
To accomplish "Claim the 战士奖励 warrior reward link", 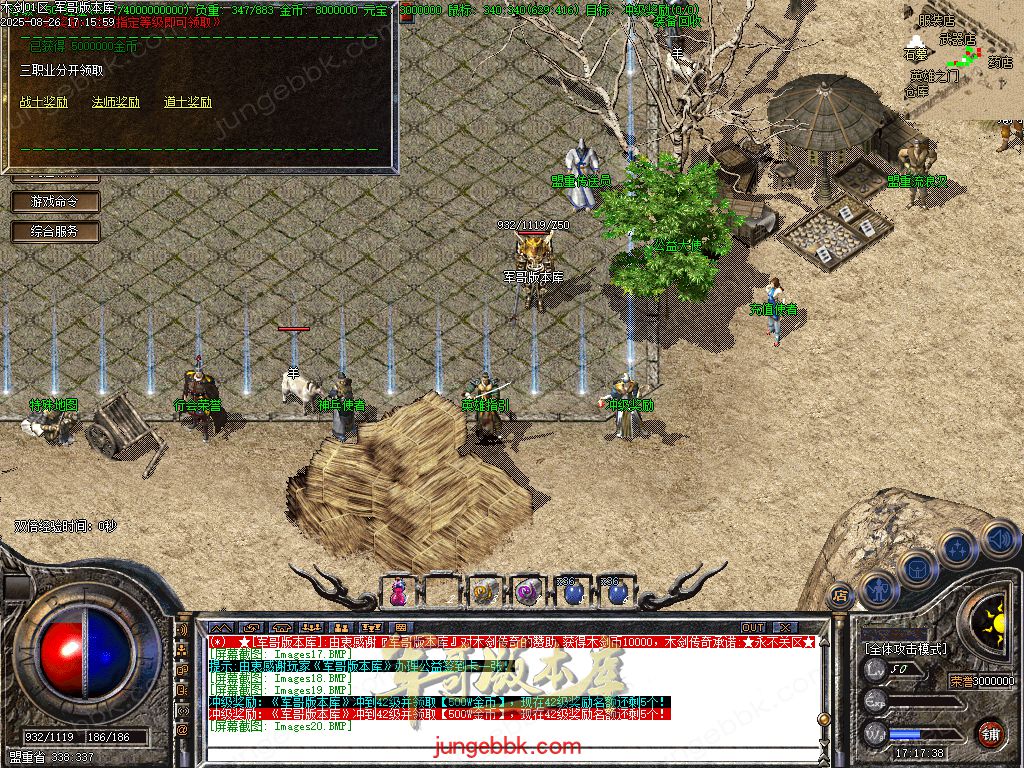I will [44, 102].
